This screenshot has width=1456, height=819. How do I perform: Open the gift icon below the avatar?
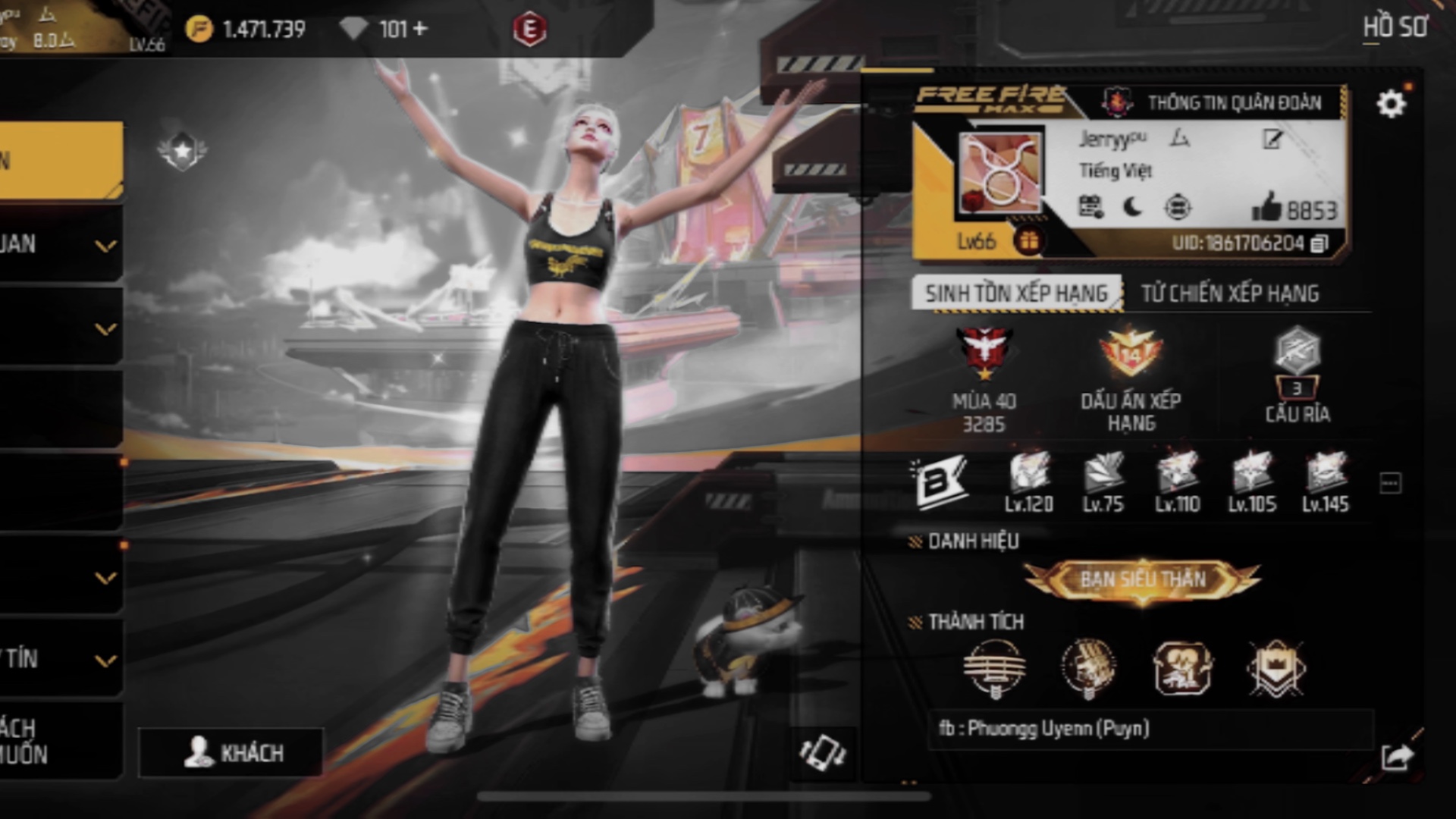pos(1029,241)
